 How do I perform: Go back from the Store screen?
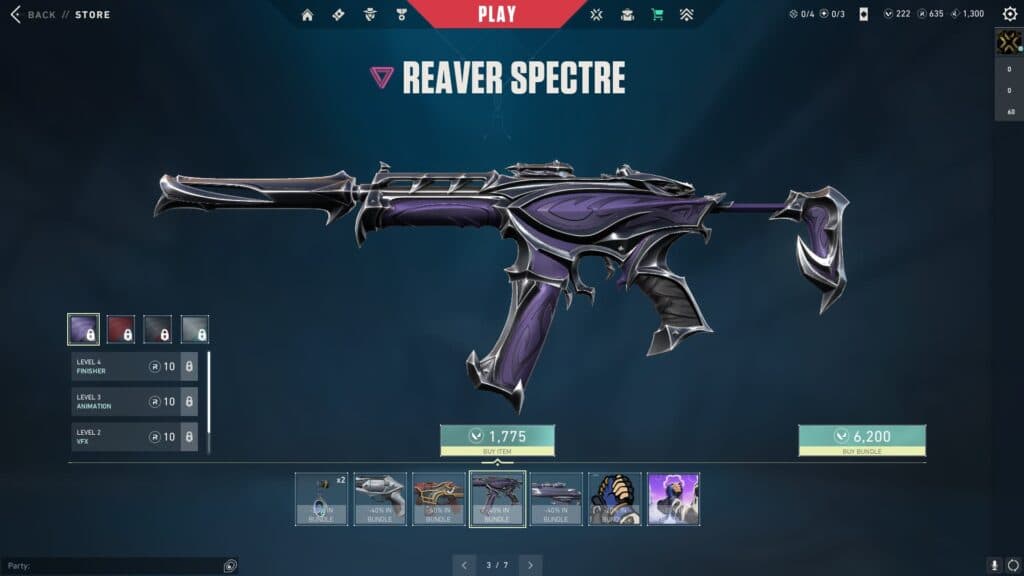pos(33,15)
